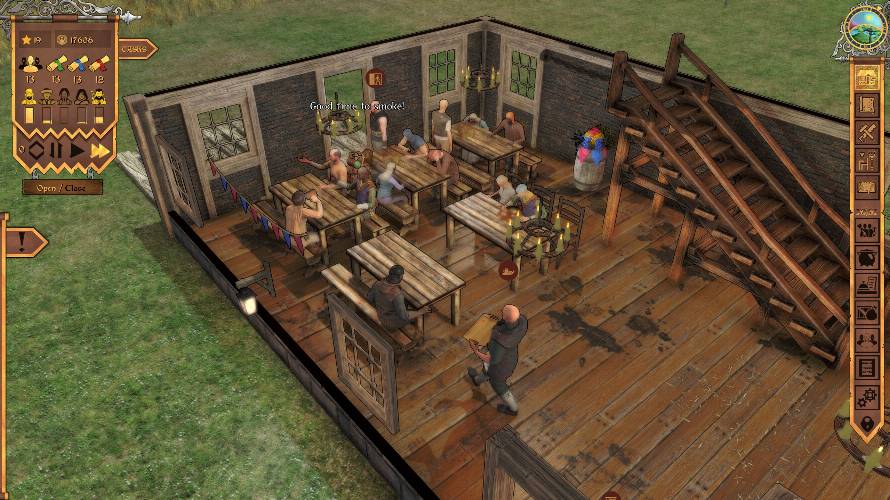The width and height of the screenshot is (890, 500).
Task: Open the cooking pot menu
Action: coord(867,258)
